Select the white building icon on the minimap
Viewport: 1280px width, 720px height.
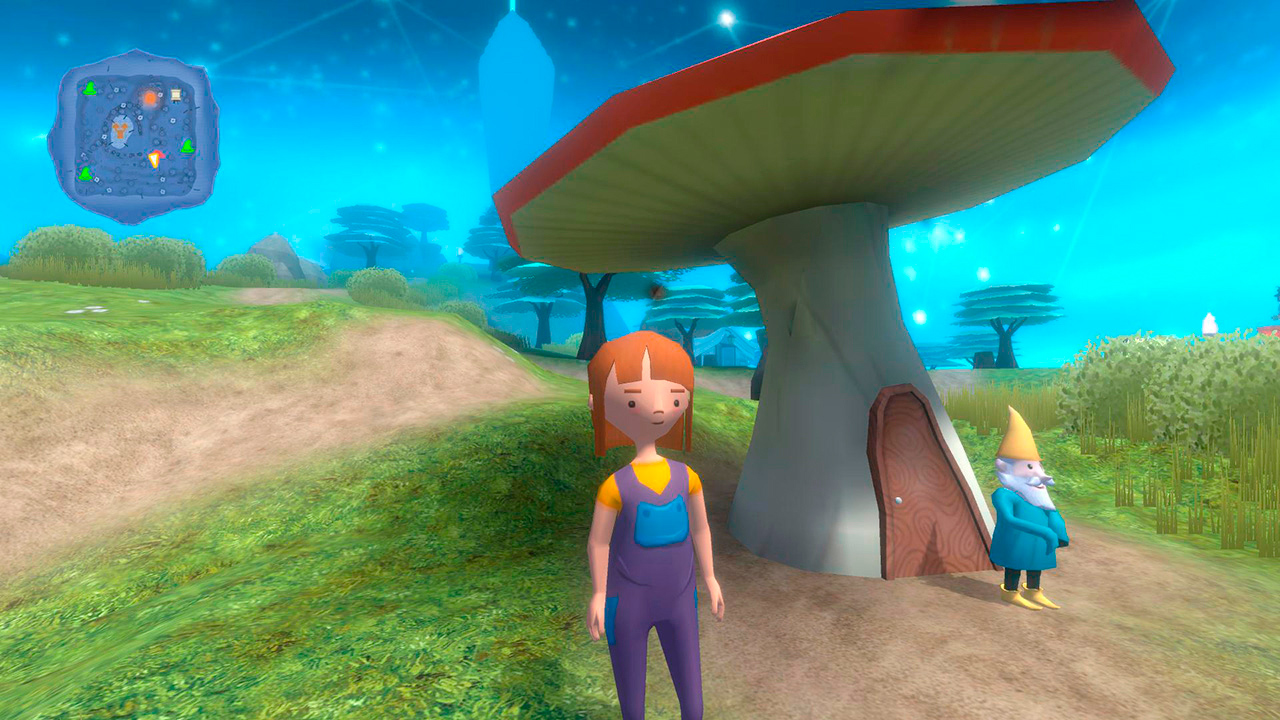coord(176,95)
